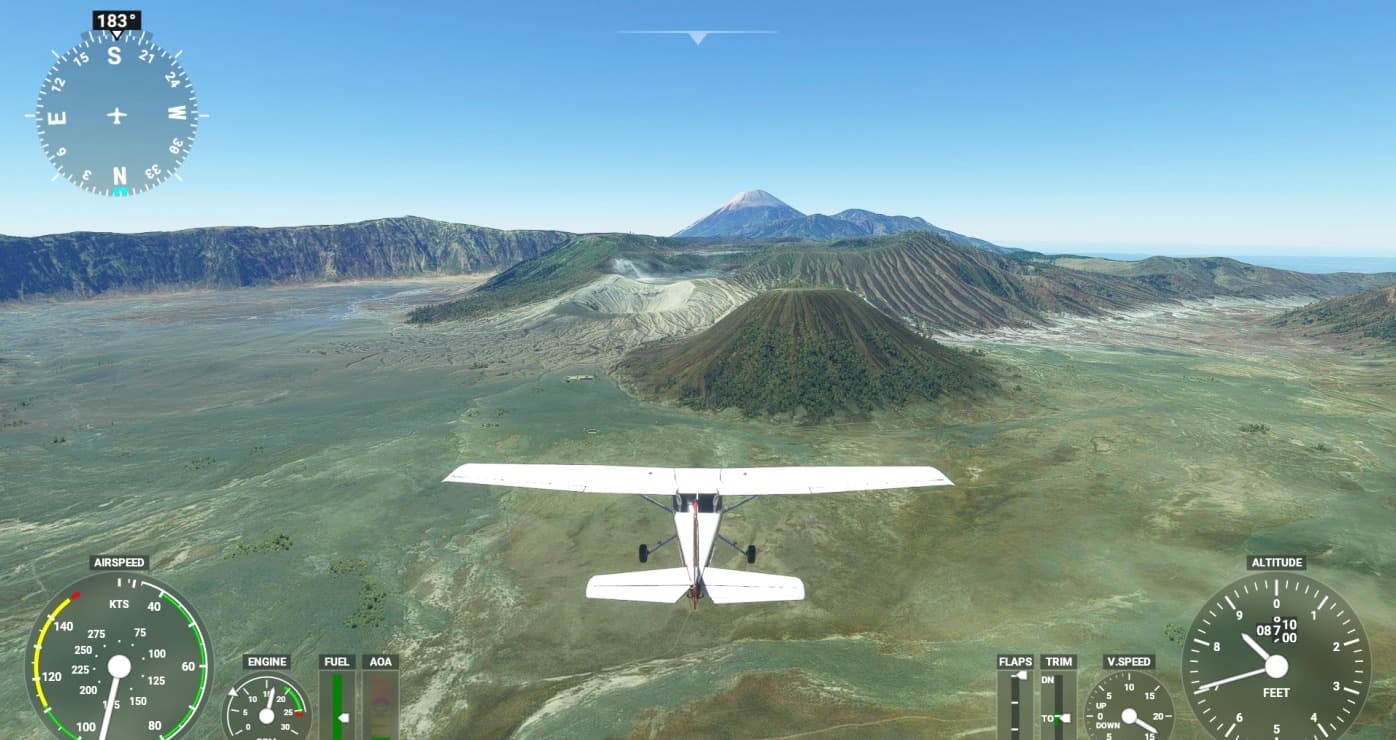Click the Fuel level bar
Image resolution: width=1396 pixels, height=740 pixels.
(x=337, y=705)
